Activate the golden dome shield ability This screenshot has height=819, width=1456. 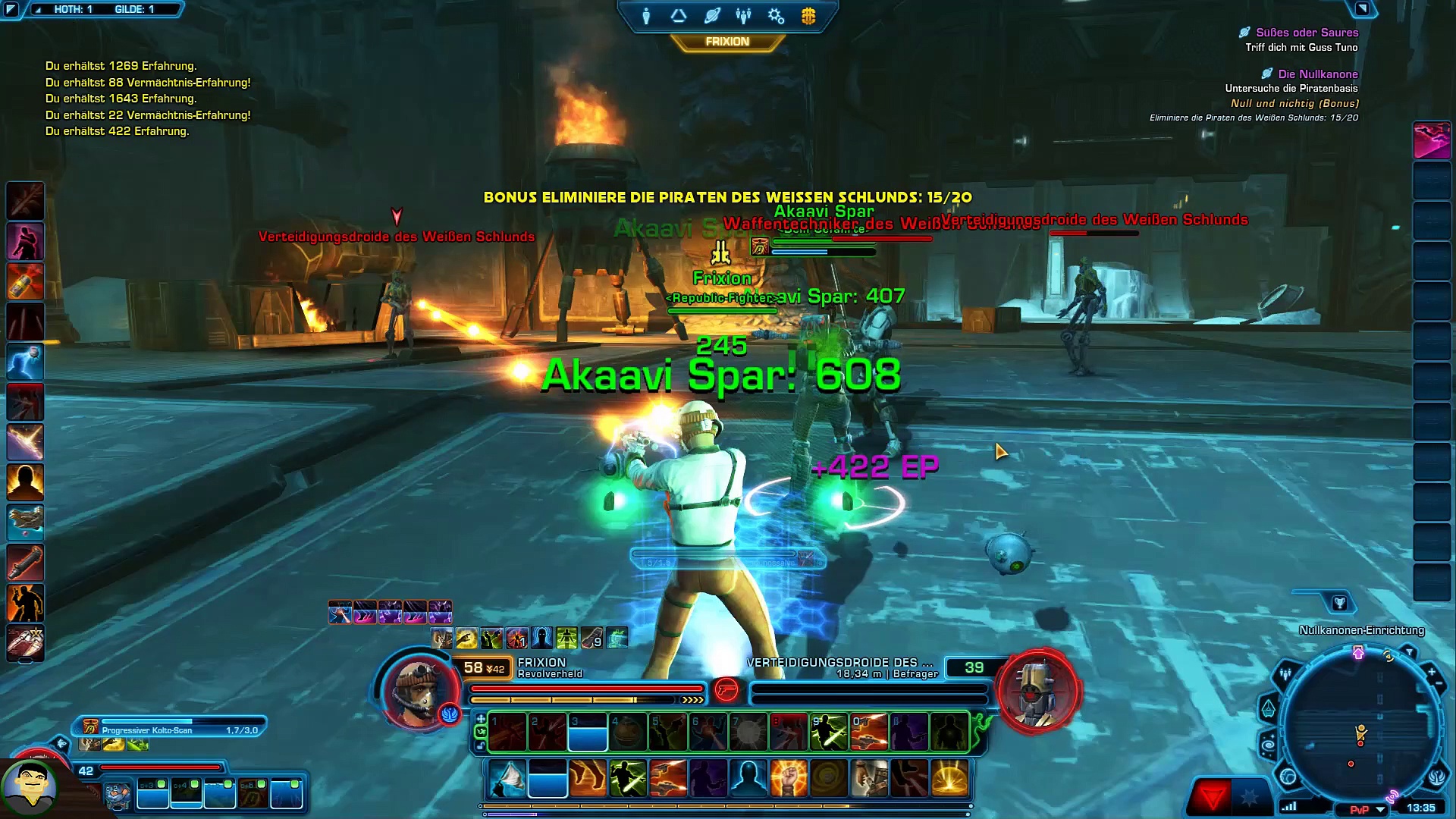pyautogui.click(x=949, y=778)
